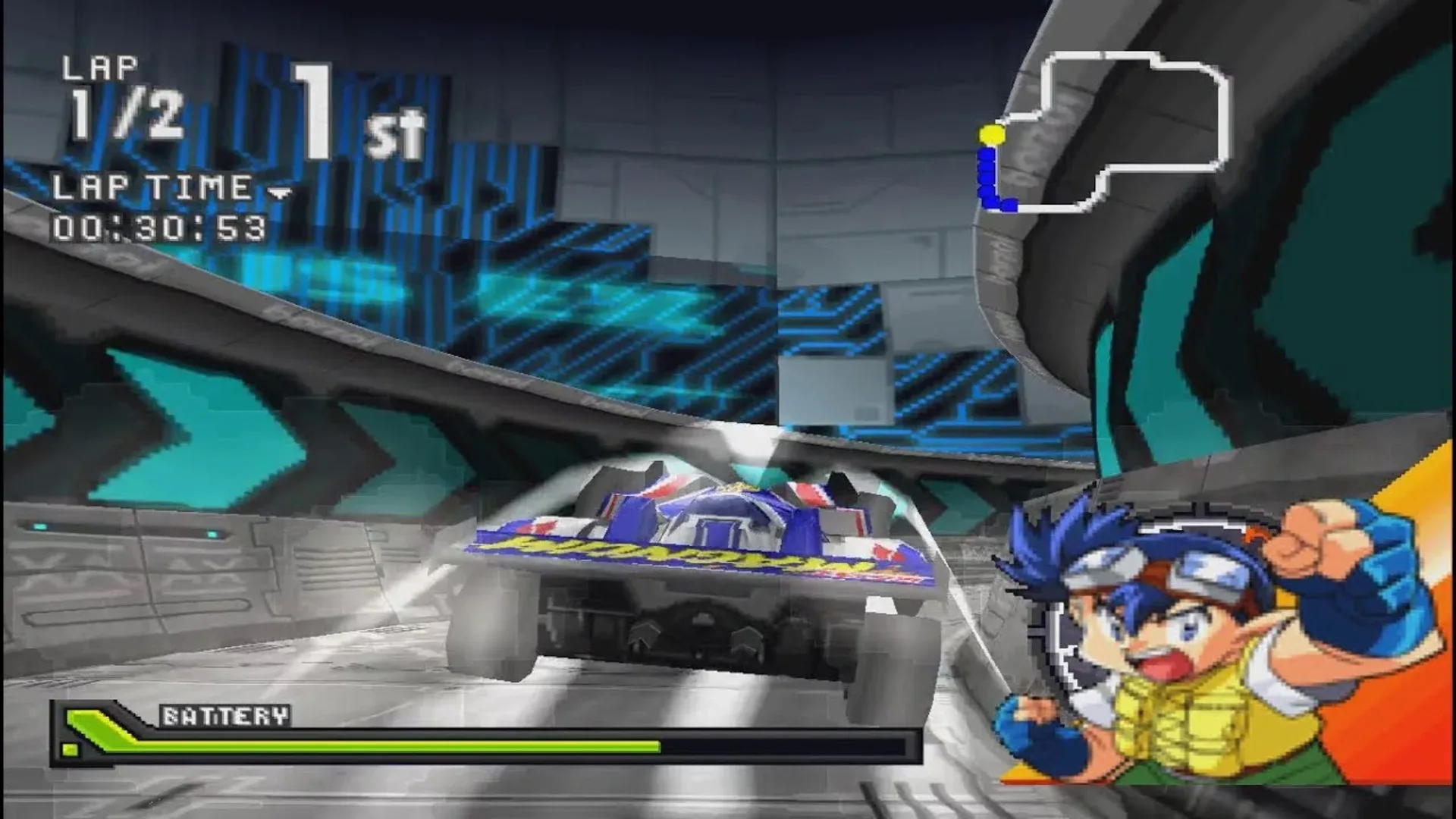Expand the LAP TIME arrow indicator
The image size is (1456, 819).
(281, 193)
